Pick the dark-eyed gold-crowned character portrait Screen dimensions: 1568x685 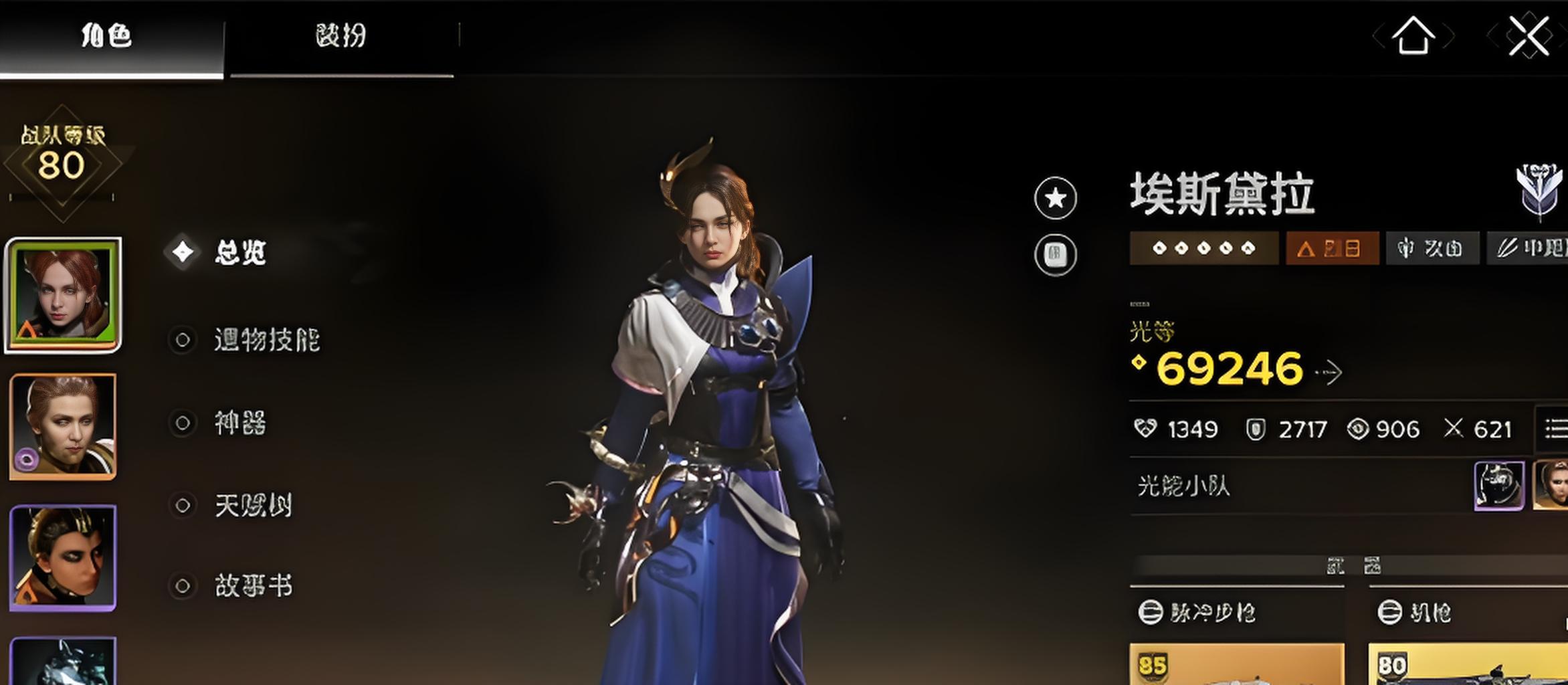pyautogui.click(x=63, y=558)
